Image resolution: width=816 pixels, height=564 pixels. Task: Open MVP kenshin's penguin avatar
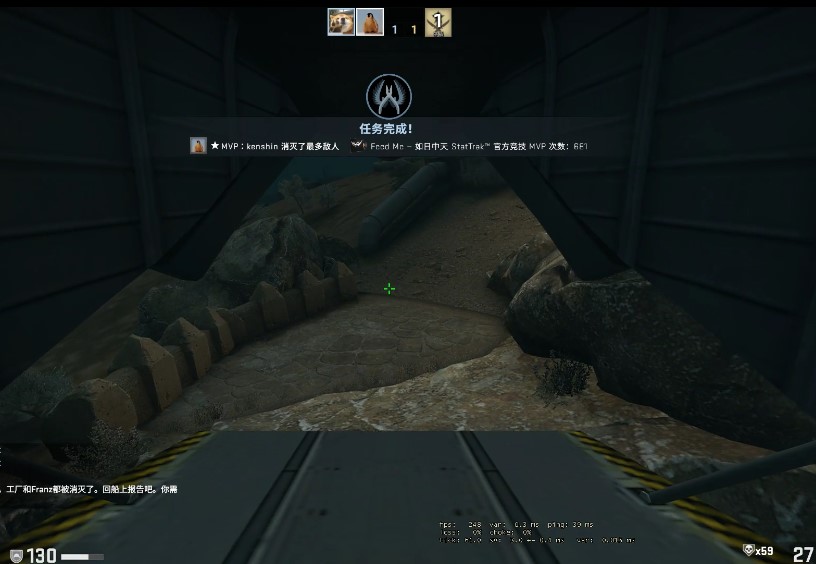(198, 146)
